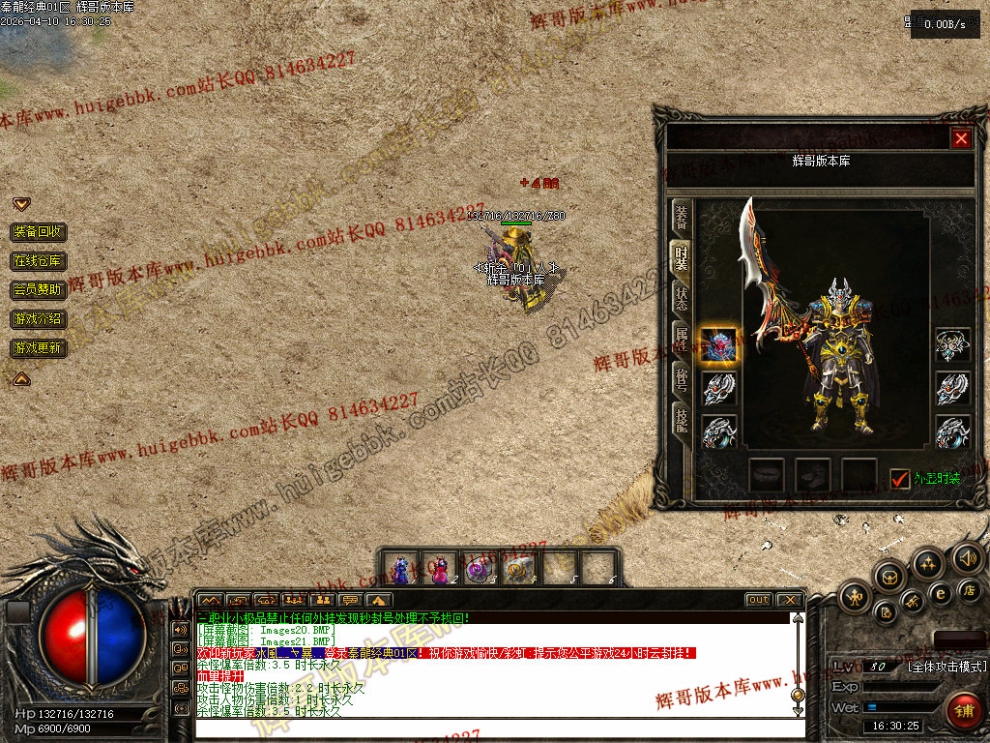Collapse the side menu with the down arrow
This screenshot has height=743, width=990.
point(21,204)
